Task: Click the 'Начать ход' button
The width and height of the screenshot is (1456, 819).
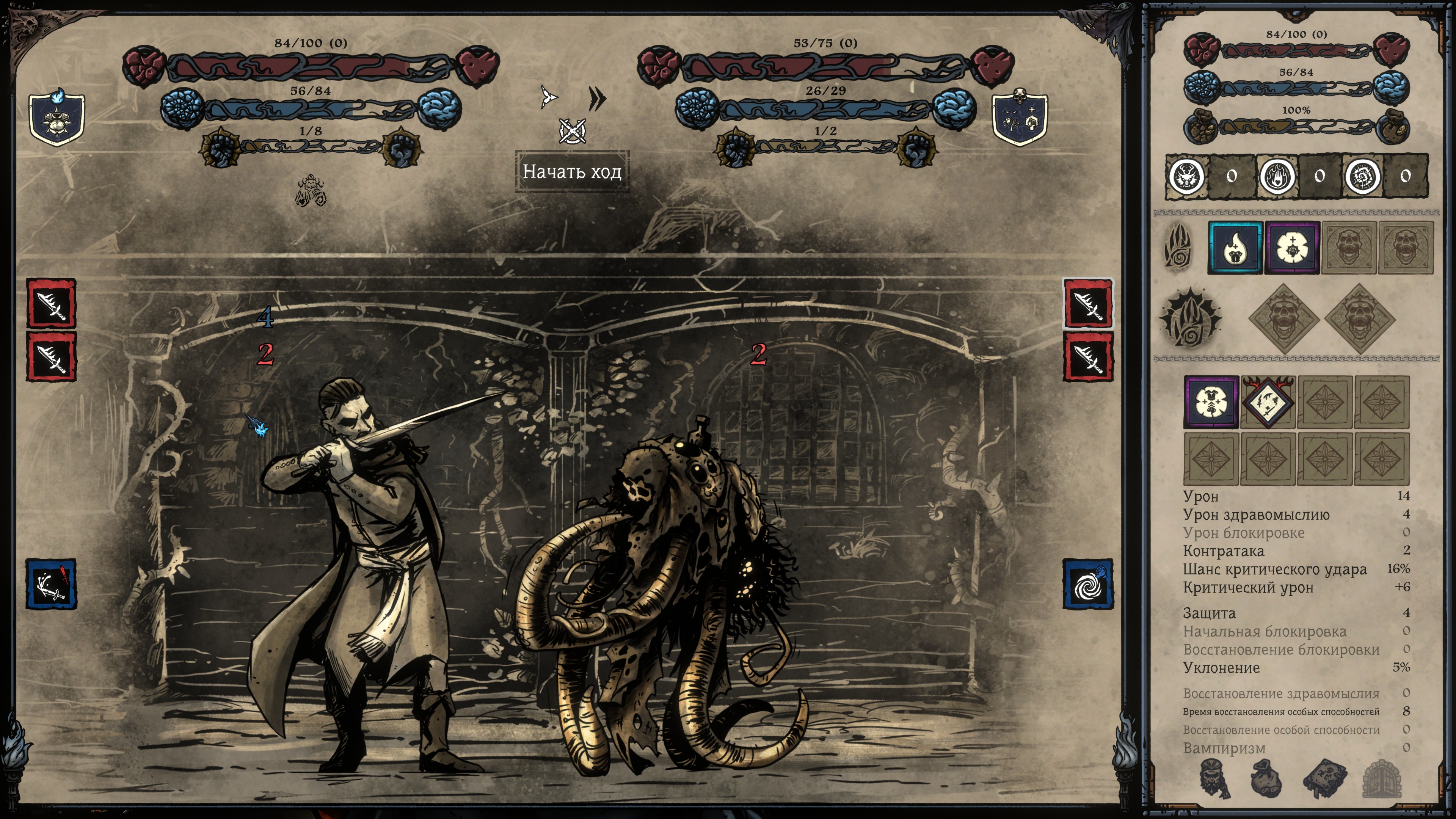Action: [x=572, y=171]
